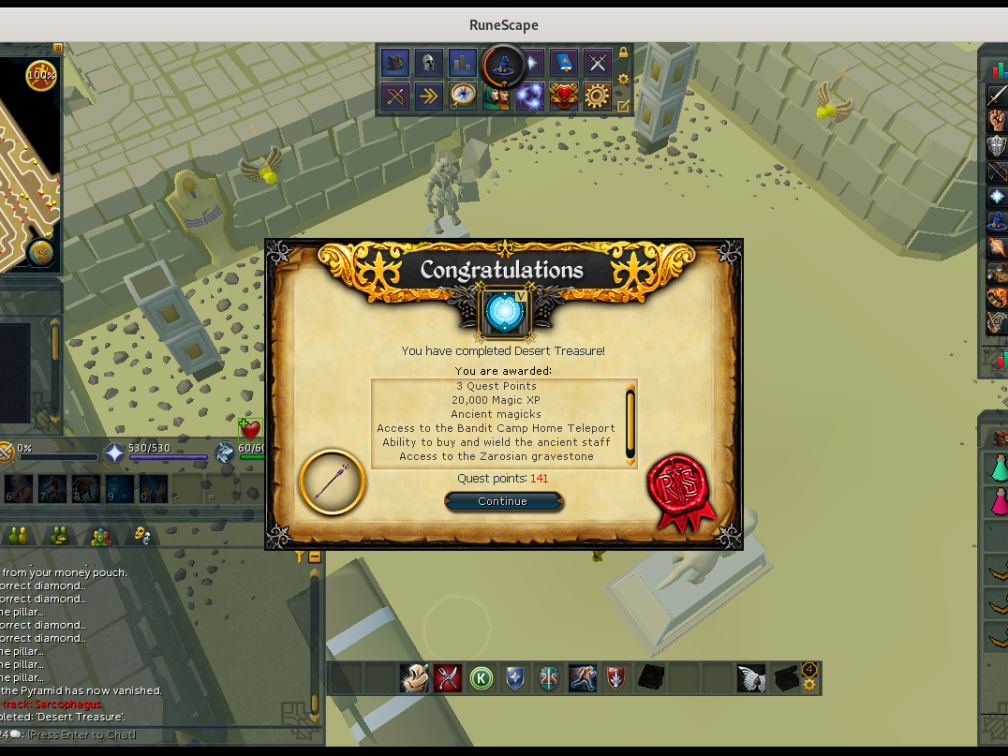This screenshot has width=1008, height=756.
Task: Select the bow and arrow ribbon icon
Action: click(x=395, y=96)
